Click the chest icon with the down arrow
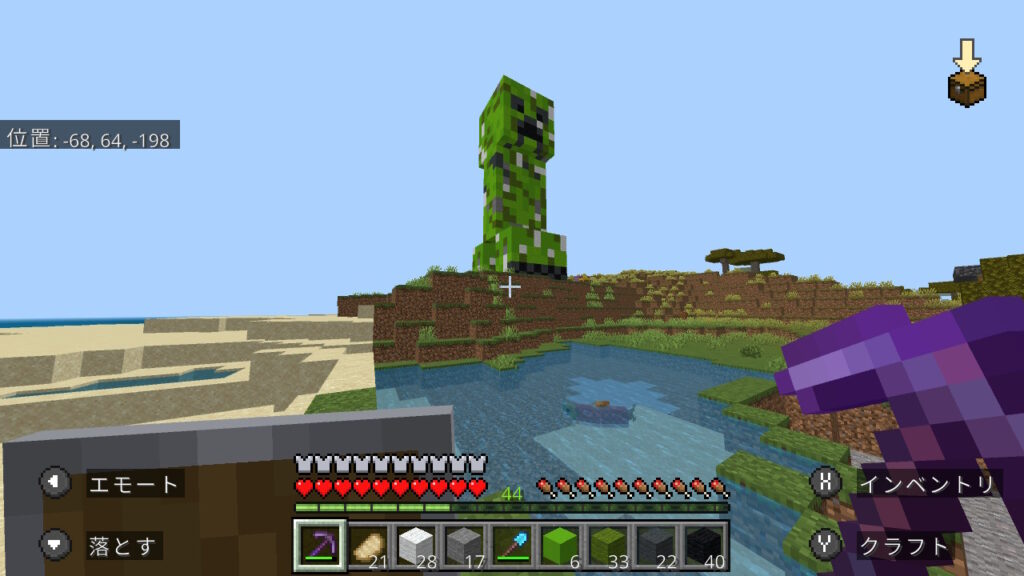The width and height of the screenshot is (1024, 576). point(966,75)
